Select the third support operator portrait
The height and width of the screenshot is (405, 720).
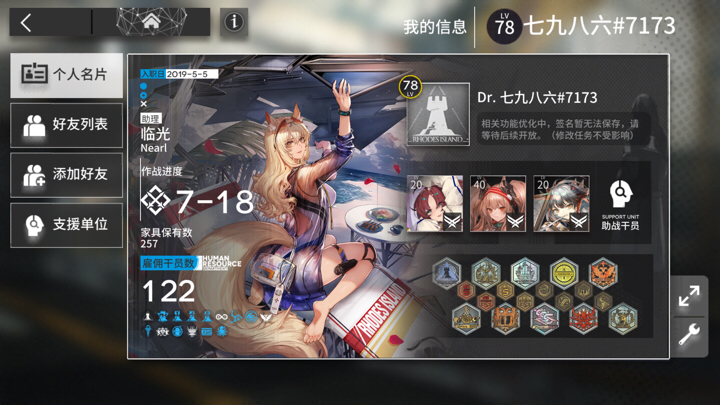pos(560,204)
